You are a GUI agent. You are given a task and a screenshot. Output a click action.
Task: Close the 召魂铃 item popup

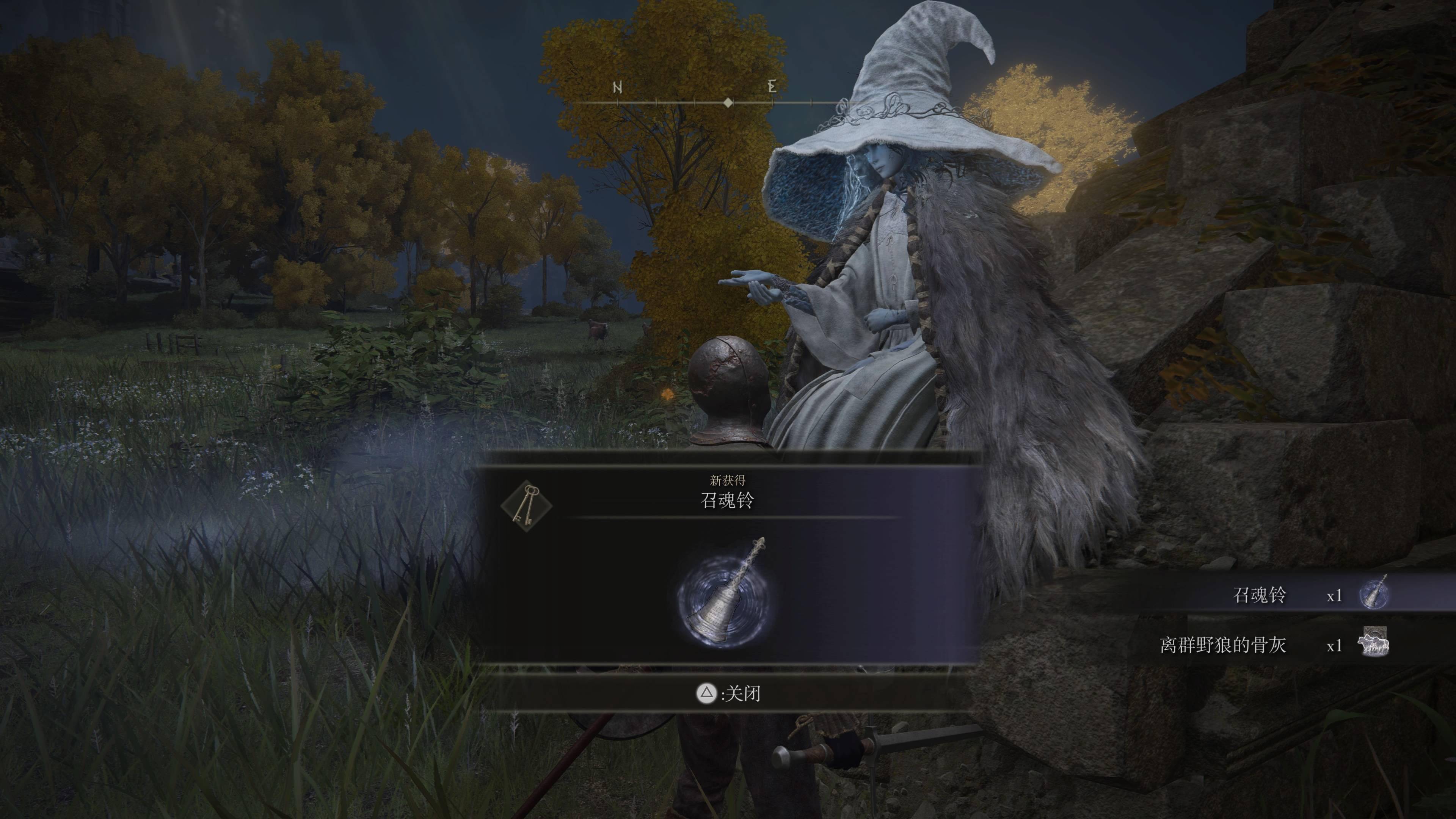[728, 693]
